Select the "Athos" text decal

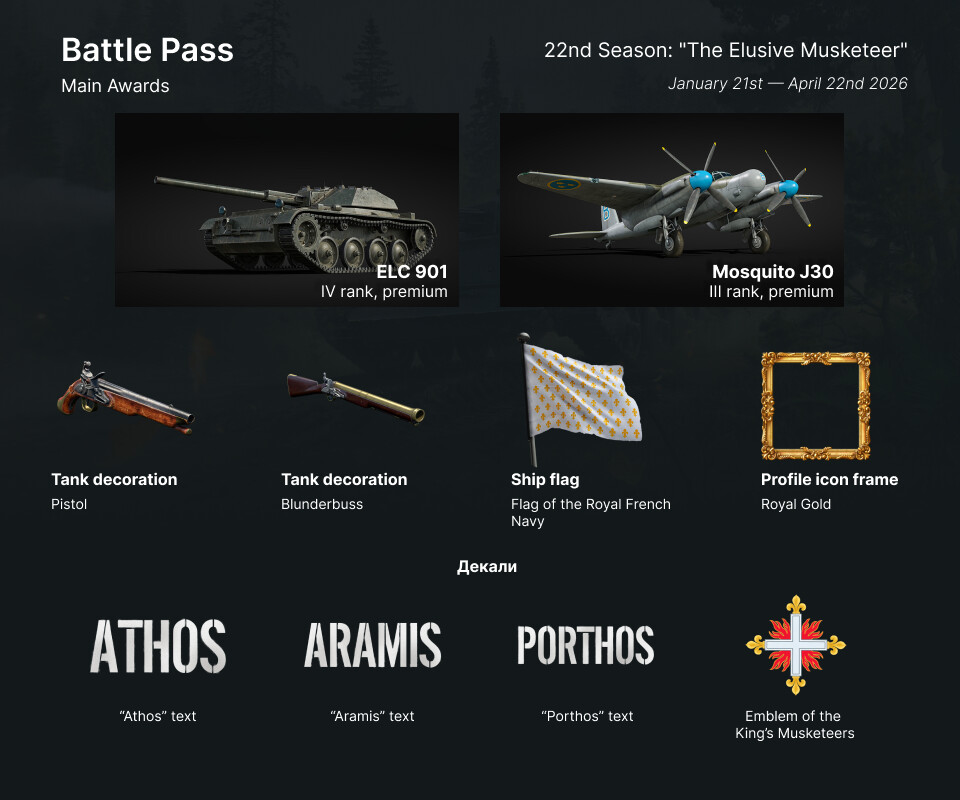point(158,645)
